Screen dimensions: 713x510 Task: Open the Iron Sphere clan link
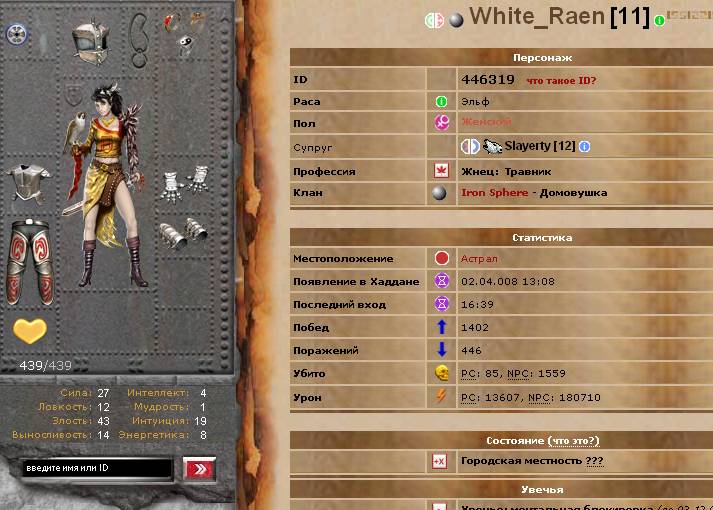(494, 193)
